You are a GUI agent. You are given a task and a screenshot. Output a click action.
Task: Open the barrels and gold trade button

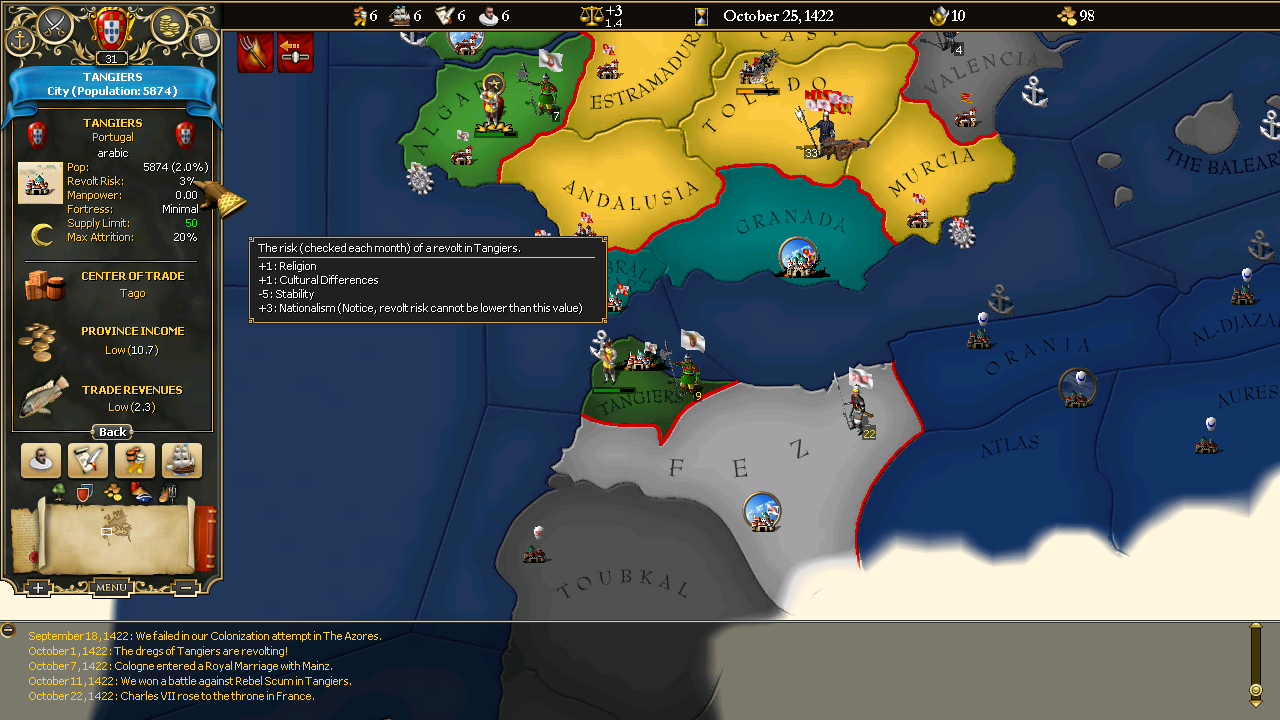point(135,461)
